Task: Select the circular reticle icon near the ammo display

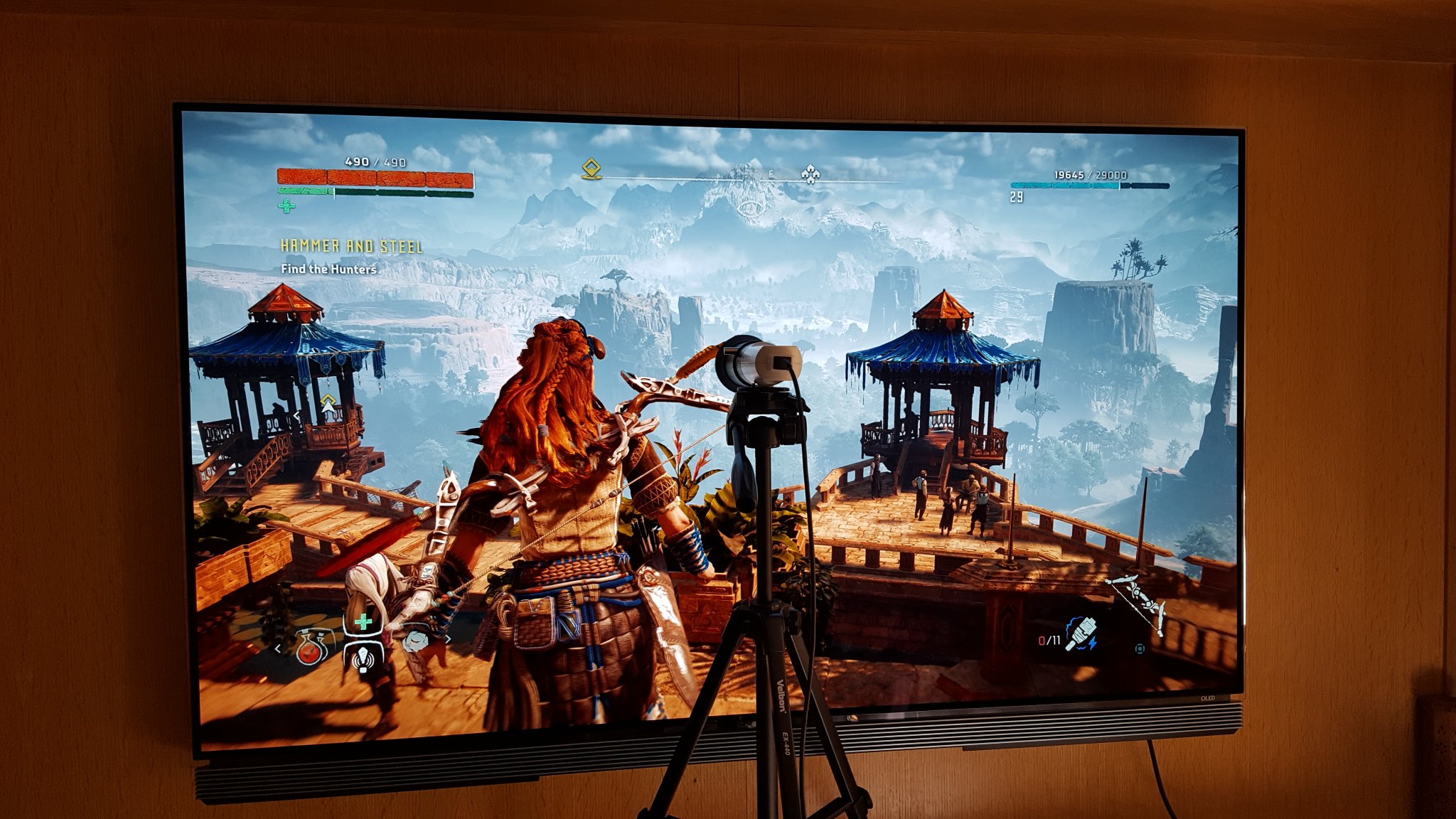Action: coord(1140,650)
